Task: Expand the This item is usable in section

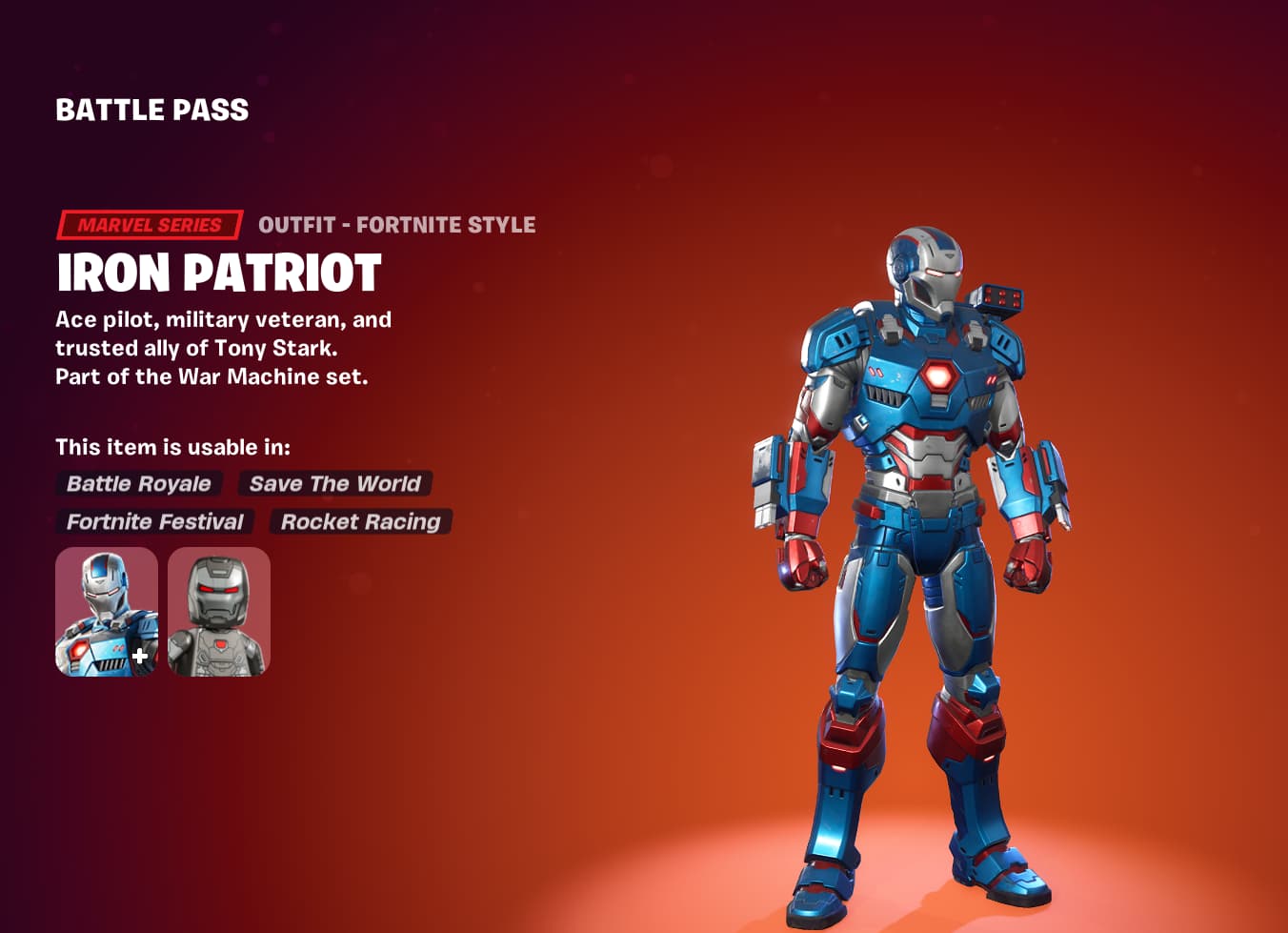Action: (172, 446)
